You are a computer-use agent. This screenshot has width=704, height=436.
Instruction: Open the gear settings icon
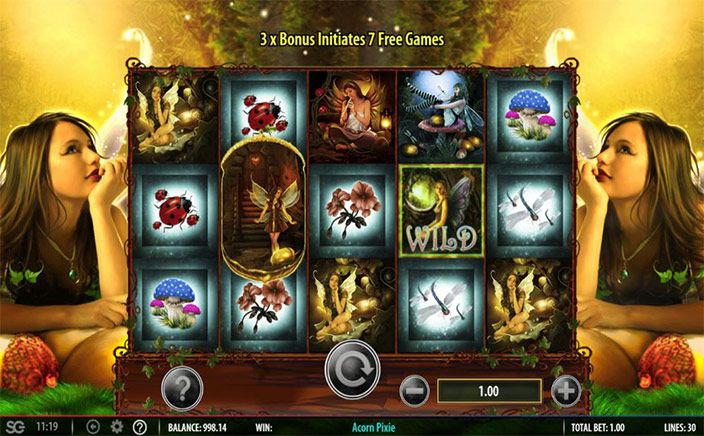pos(116,427)
